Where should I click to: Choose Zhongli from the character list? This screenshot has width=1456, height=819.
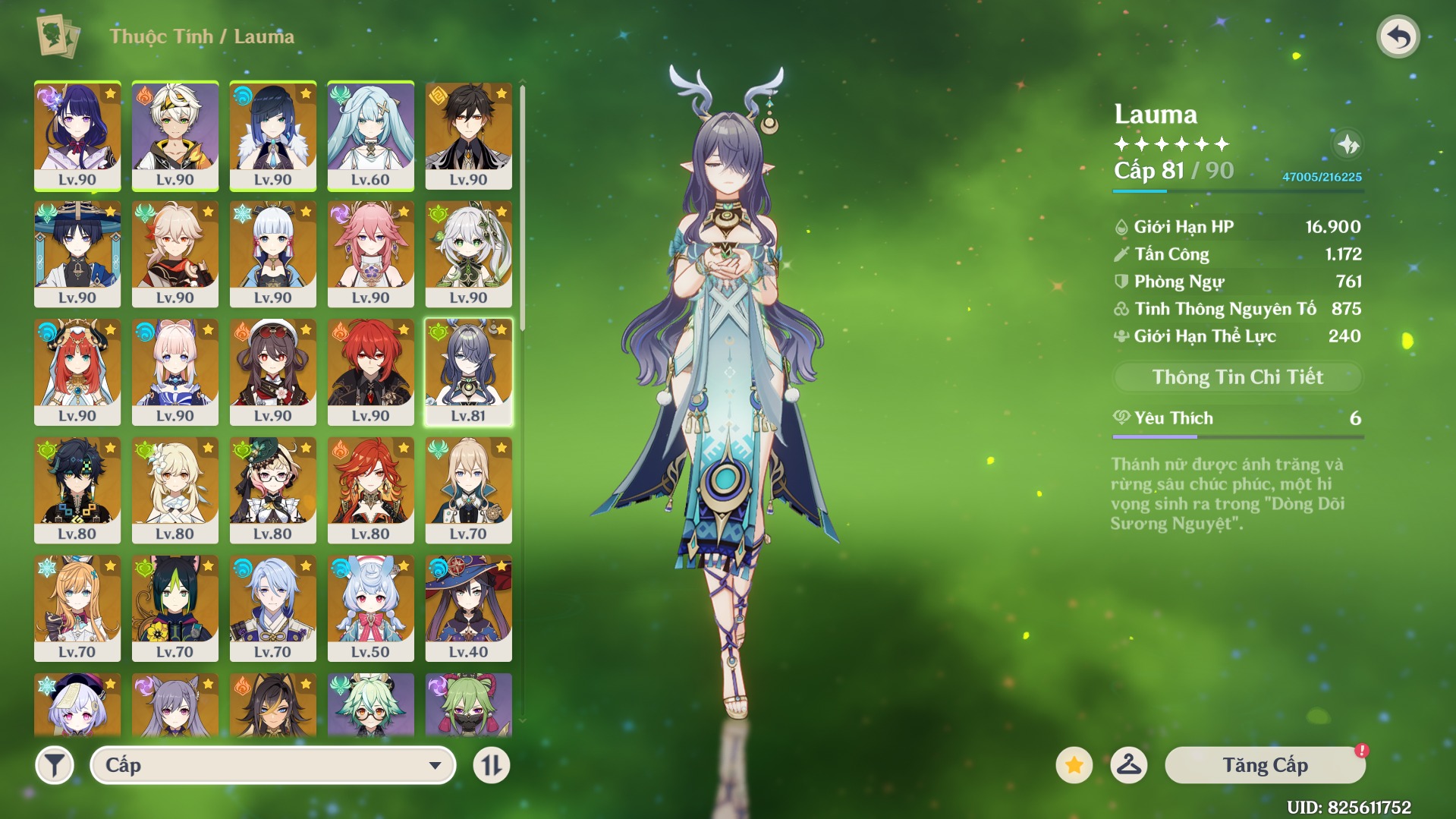(x=468, y=135)
